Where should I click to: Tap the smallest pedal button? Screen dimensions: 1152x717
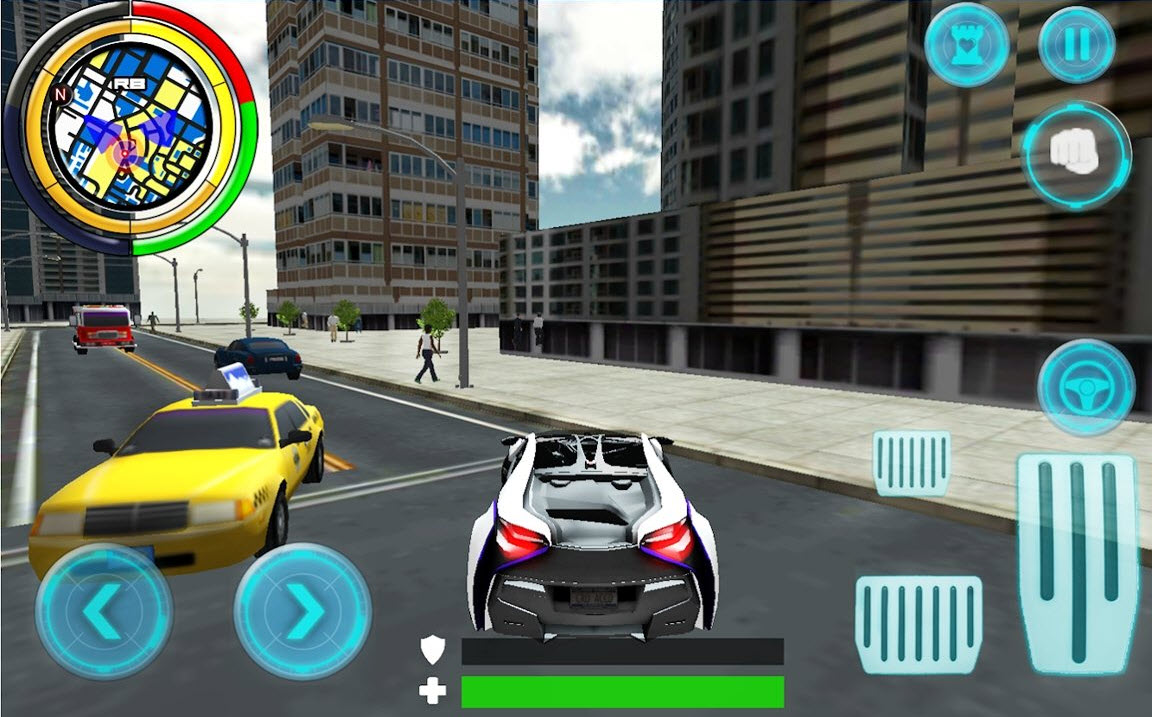911,463
